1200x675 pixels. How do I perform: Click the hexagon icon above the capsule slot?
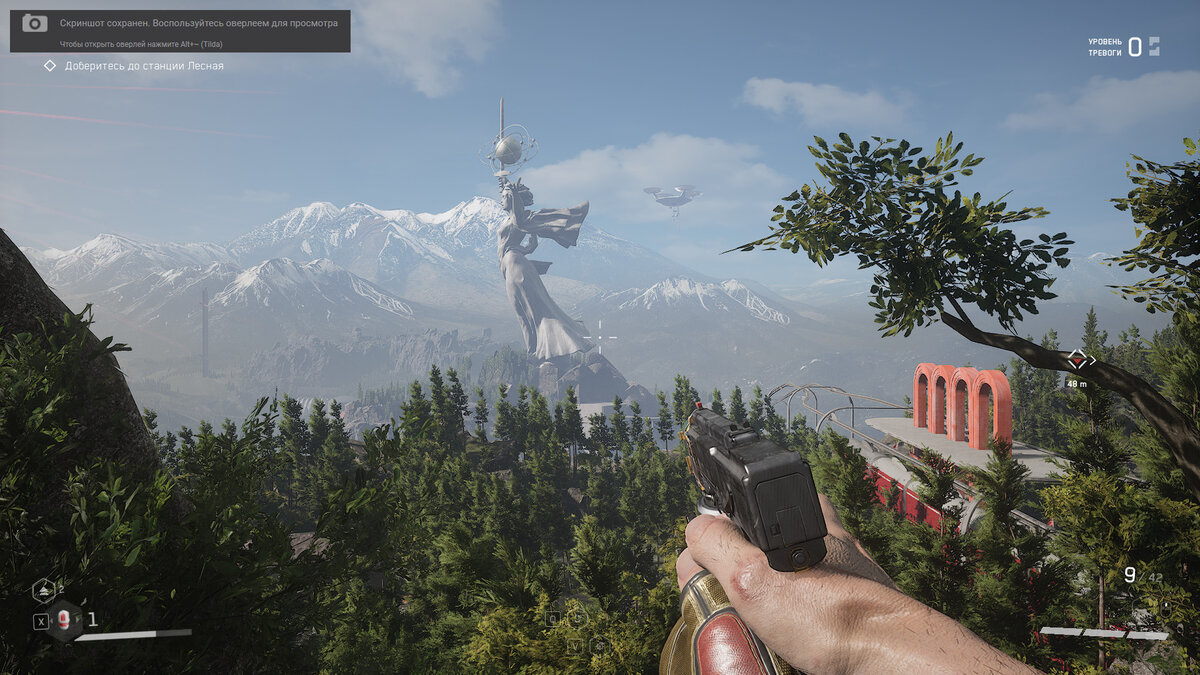point(43,590)
